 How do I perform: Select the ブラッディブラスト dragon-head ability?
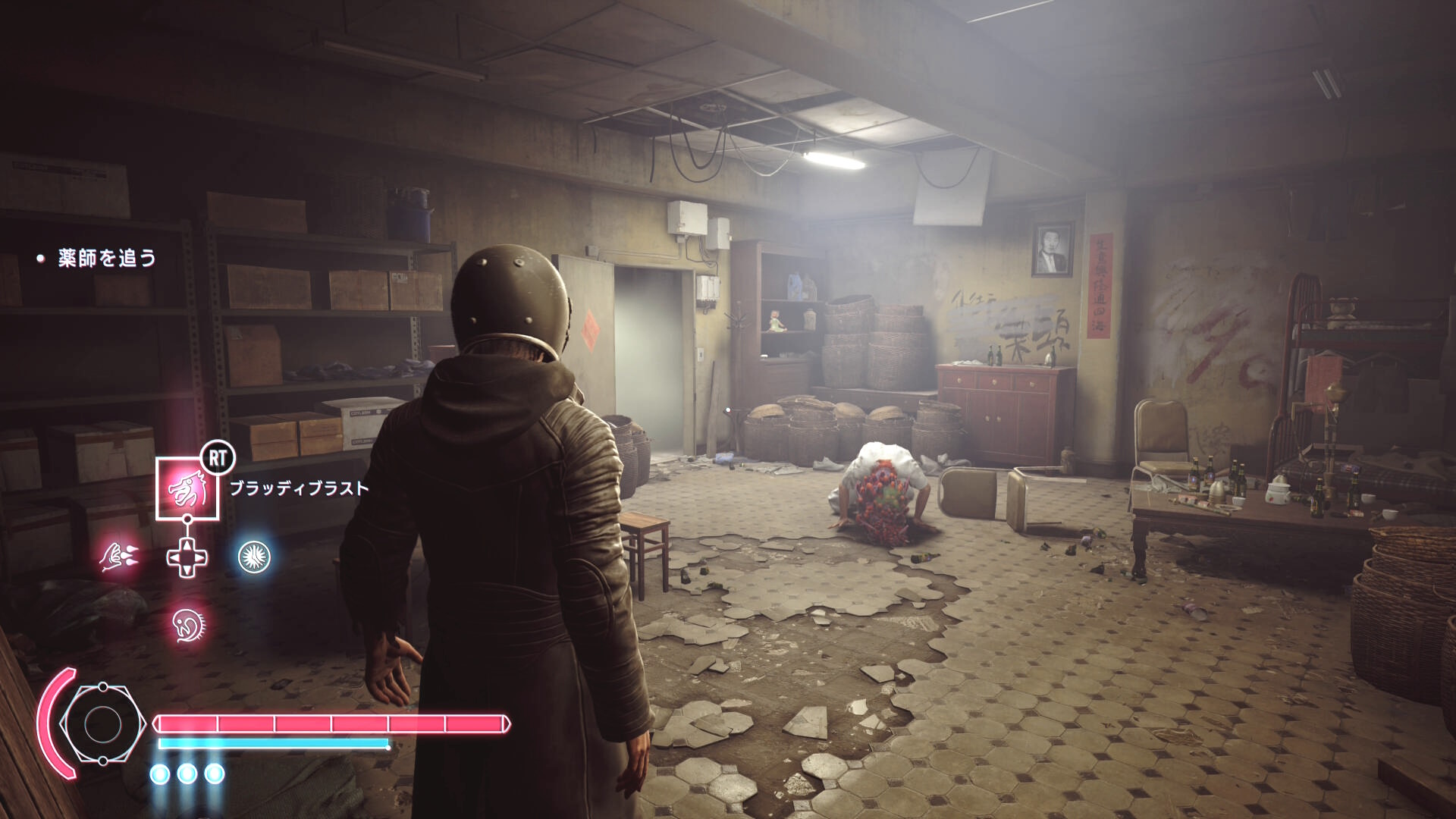pyautogui.click(x=187, y=490)
